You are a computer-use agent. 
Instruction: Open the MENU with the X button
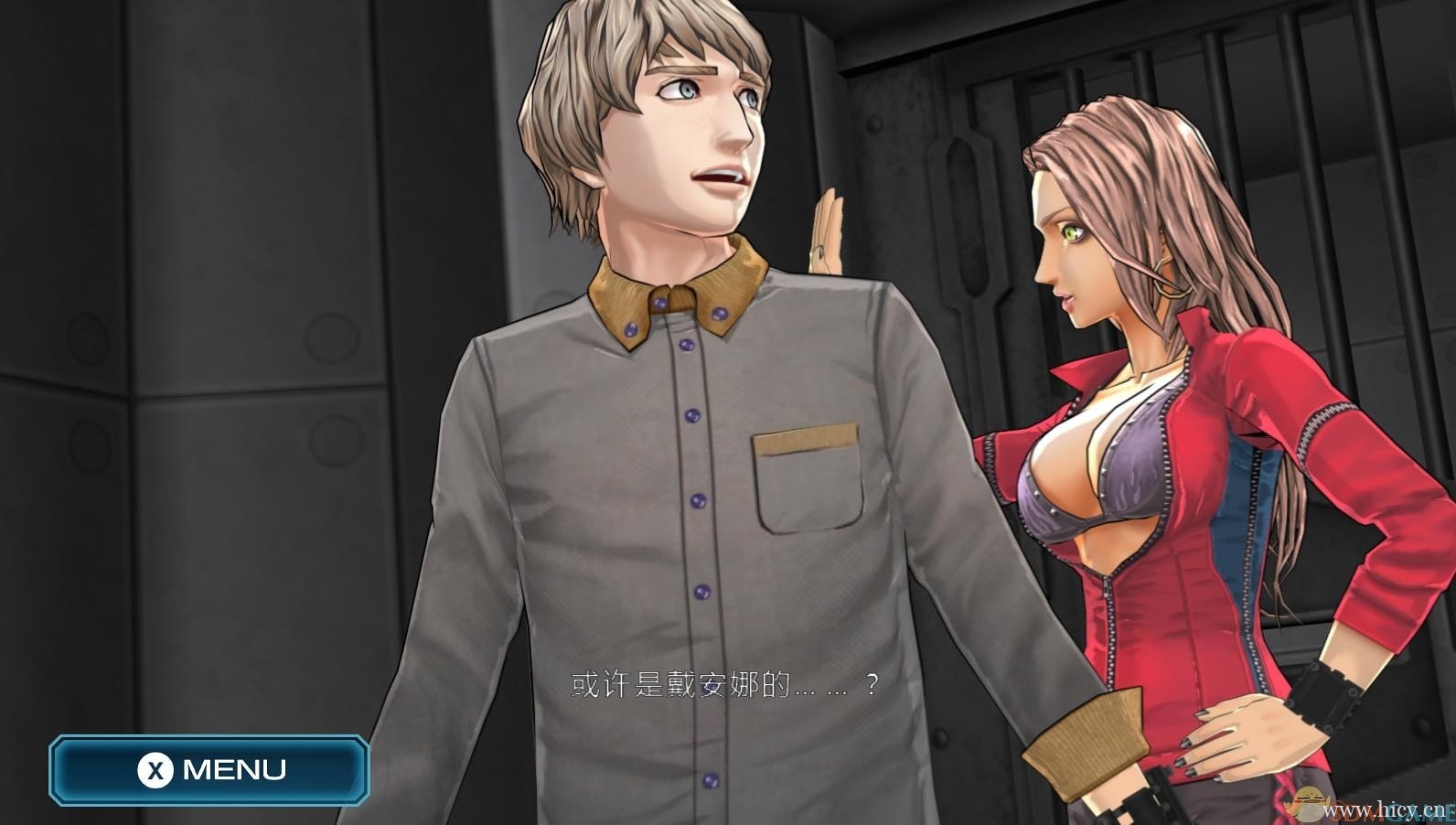click(210, 769)
